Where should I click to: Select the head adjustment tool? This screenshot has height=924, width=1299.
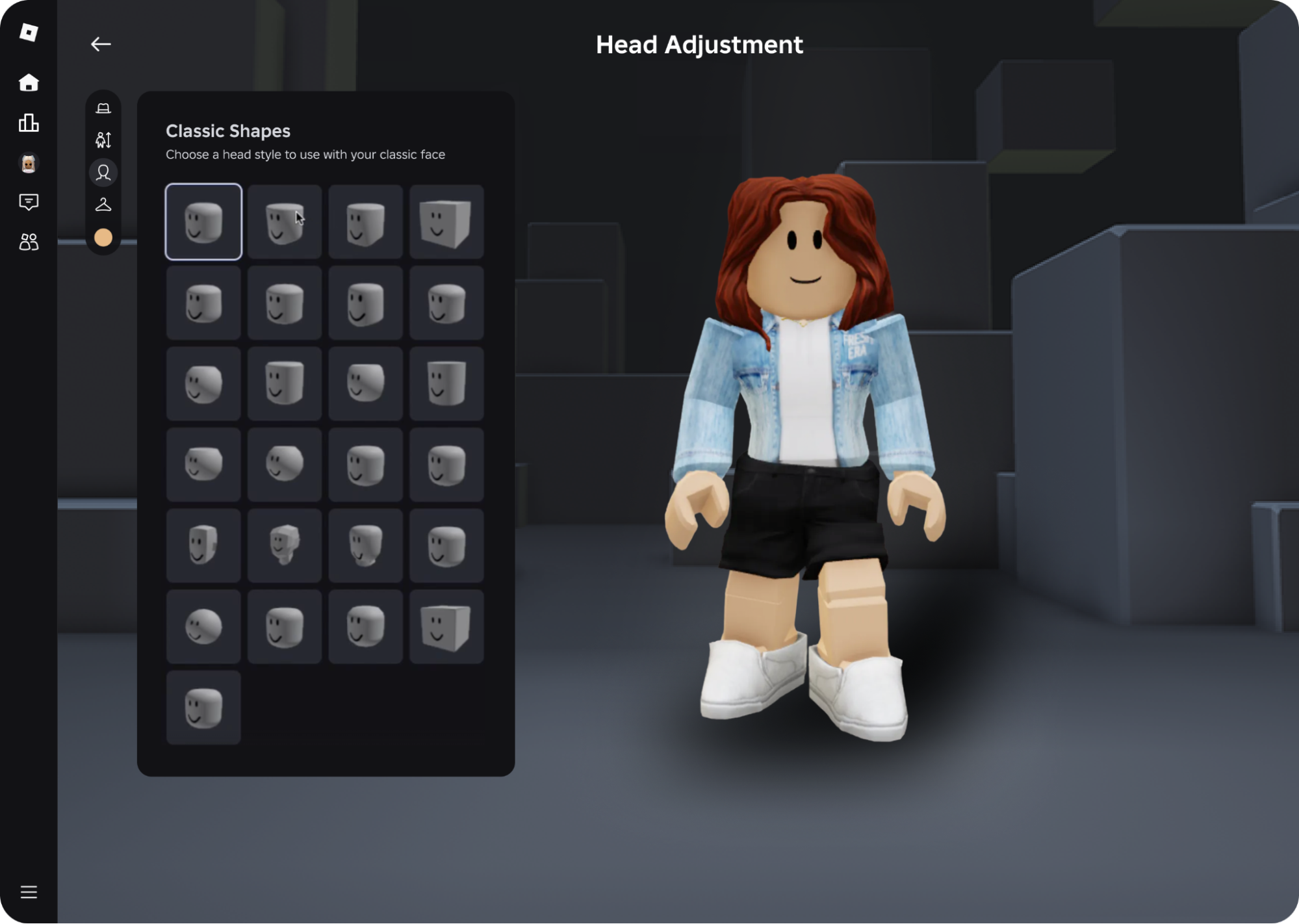pyautogui.click(x=103, y=172)
